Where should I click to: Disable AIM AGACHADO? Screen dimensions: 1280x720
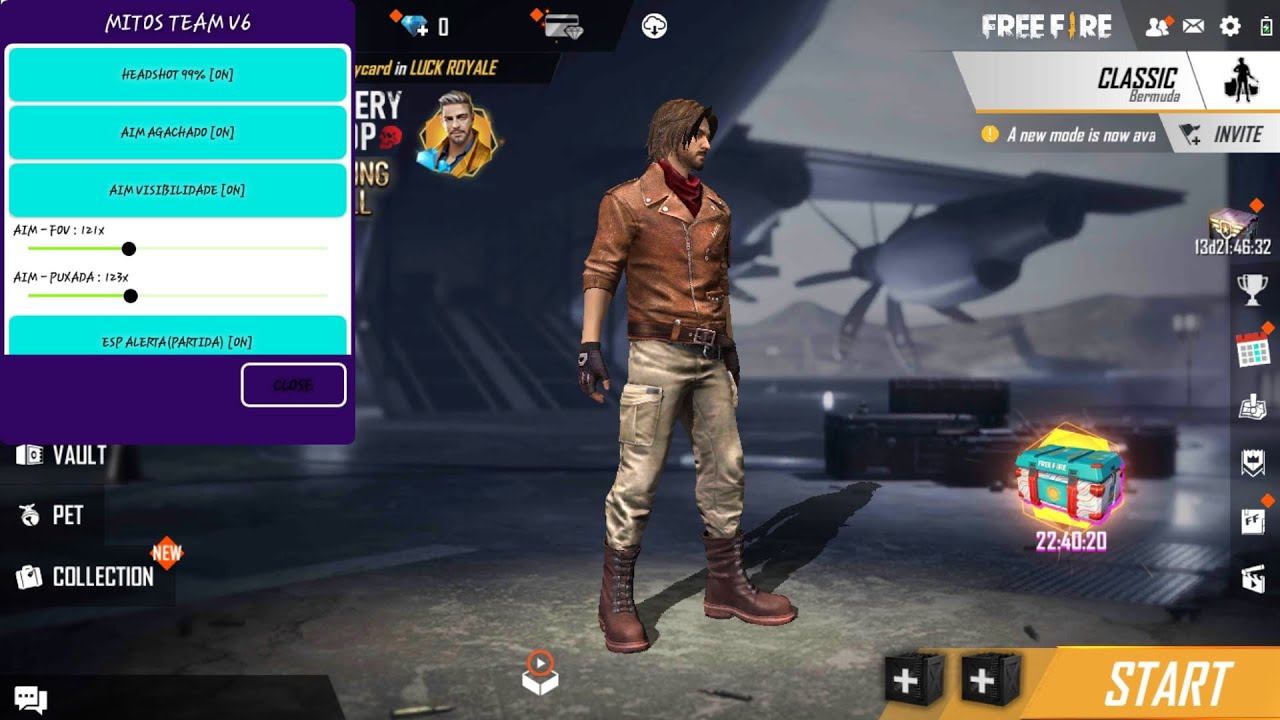click(x=177, y=132)
